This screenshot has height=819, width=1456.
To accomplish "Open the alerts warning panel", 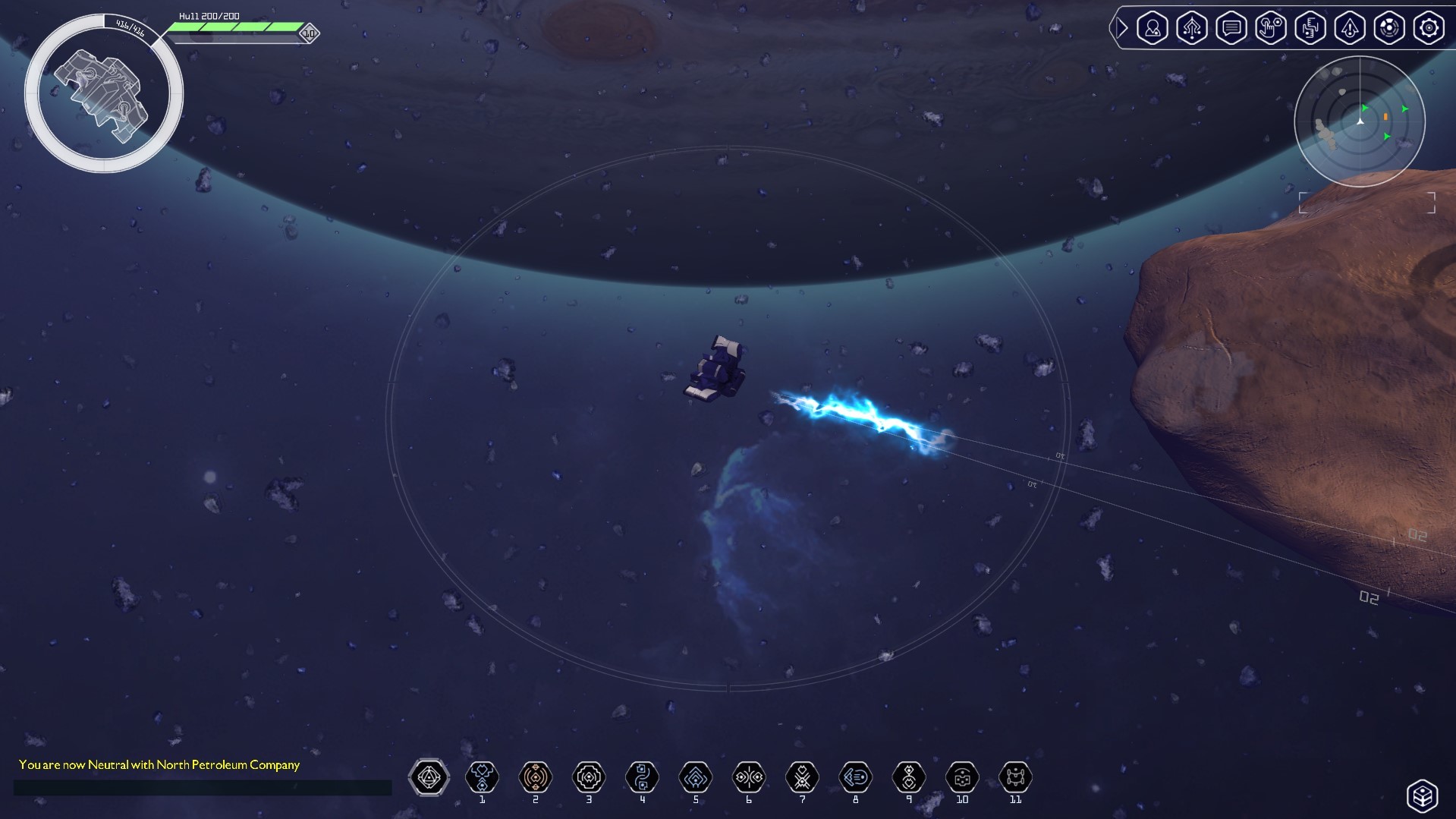I will (x=1350, y=28).
